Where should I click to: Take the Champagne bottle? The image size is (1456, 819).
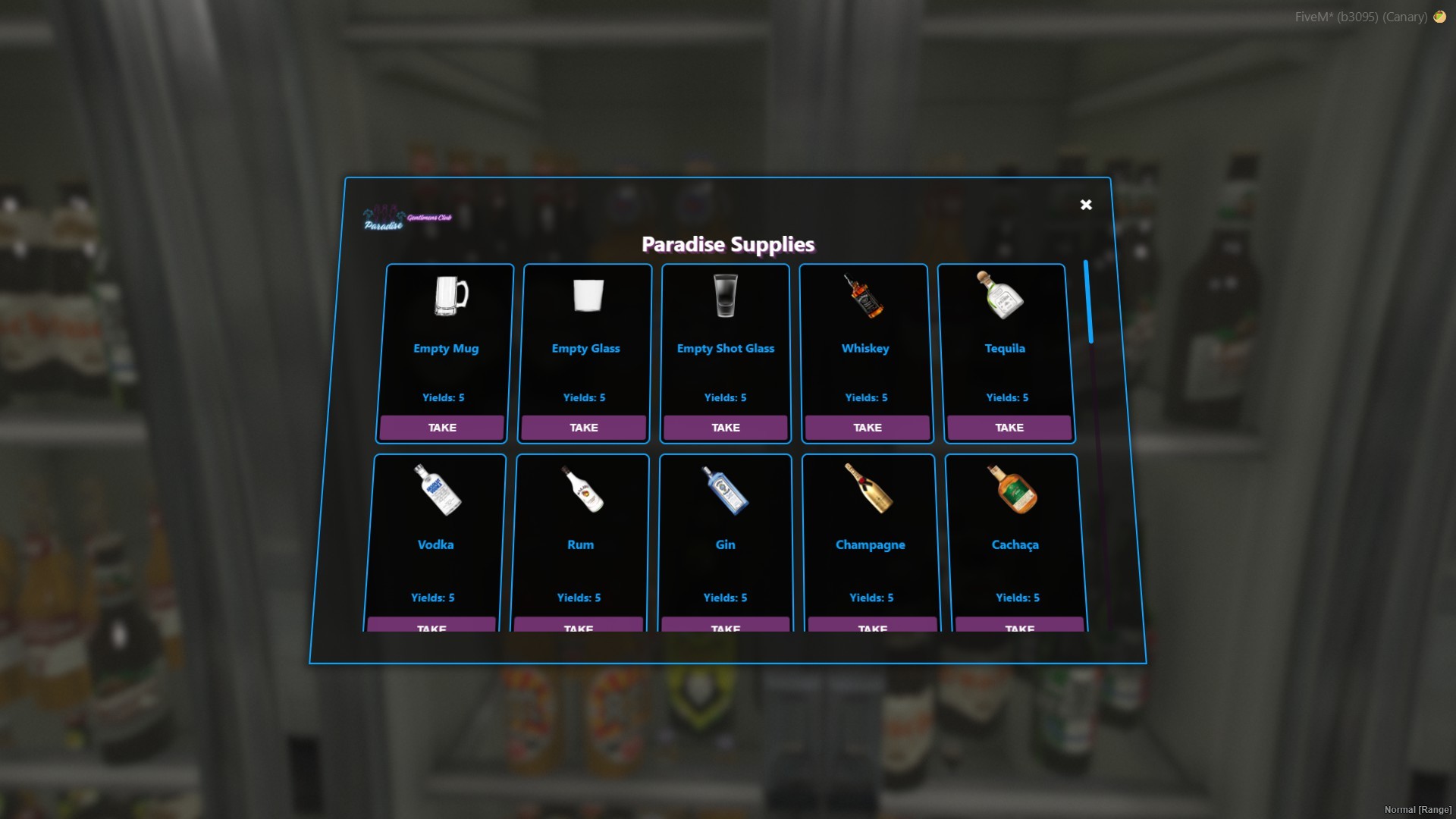pyautogui.click(x=872, y=626)
